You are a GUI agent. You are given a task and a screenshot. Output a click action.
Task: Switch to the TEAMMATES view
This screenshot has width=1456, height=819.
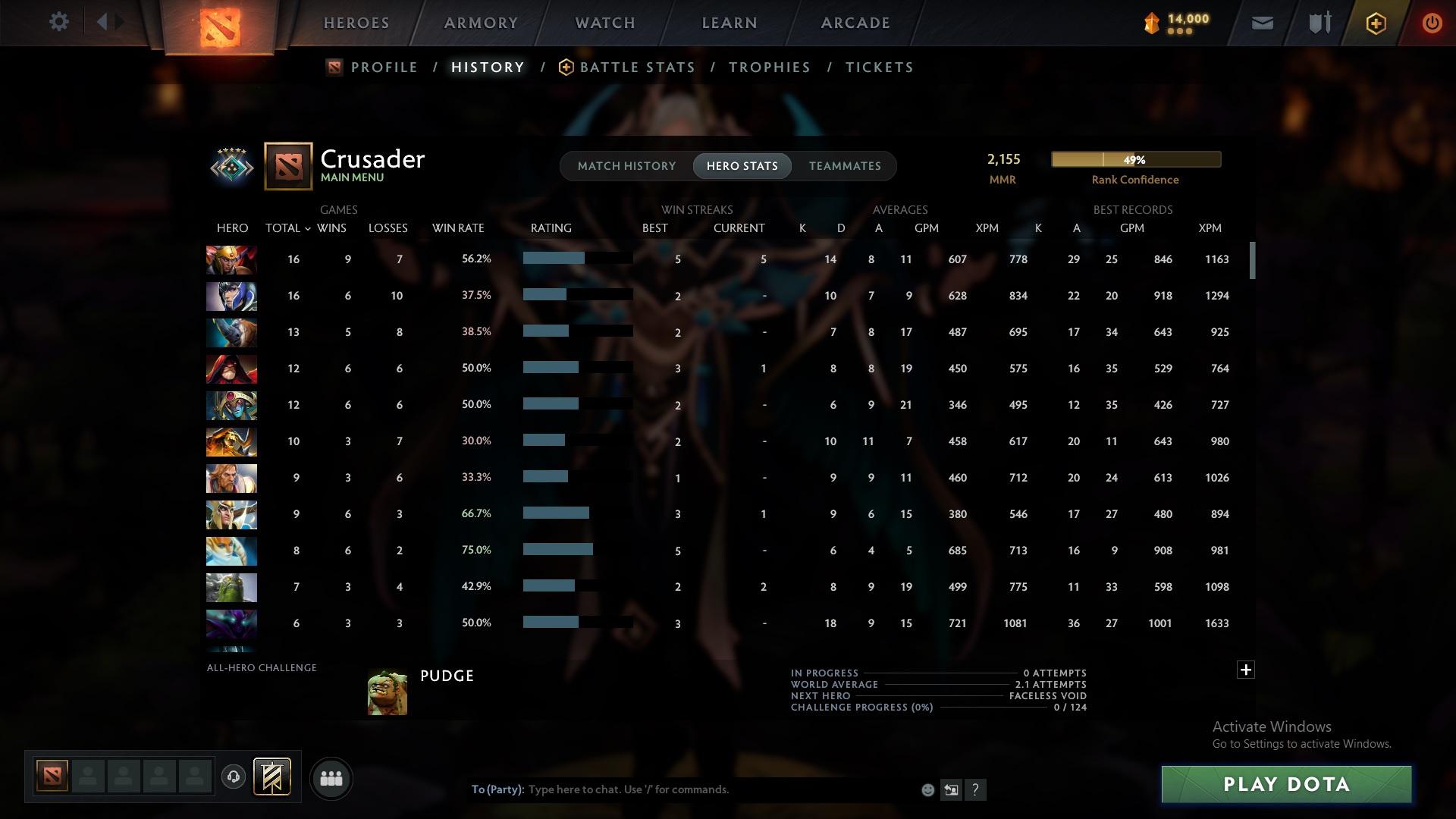coord(844,165)
